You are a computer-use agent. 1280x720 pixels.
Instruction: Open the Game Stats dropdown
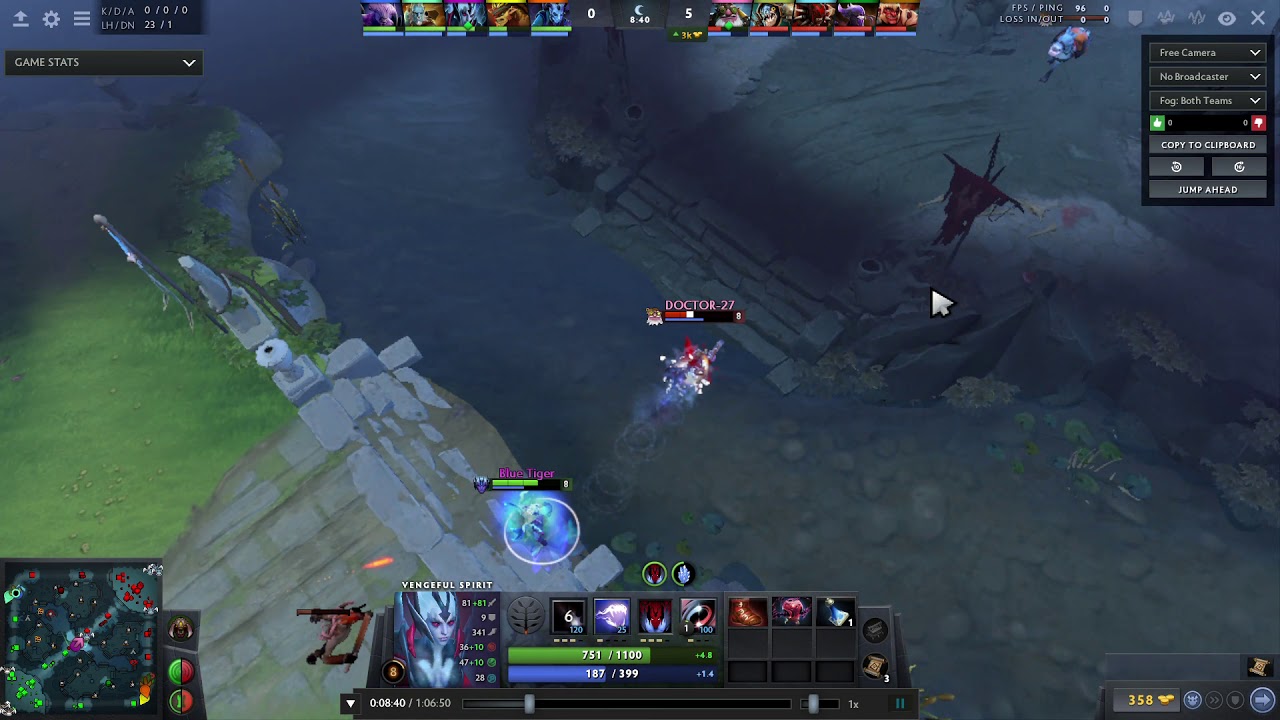pyautogui.click(x=104, y=62)
